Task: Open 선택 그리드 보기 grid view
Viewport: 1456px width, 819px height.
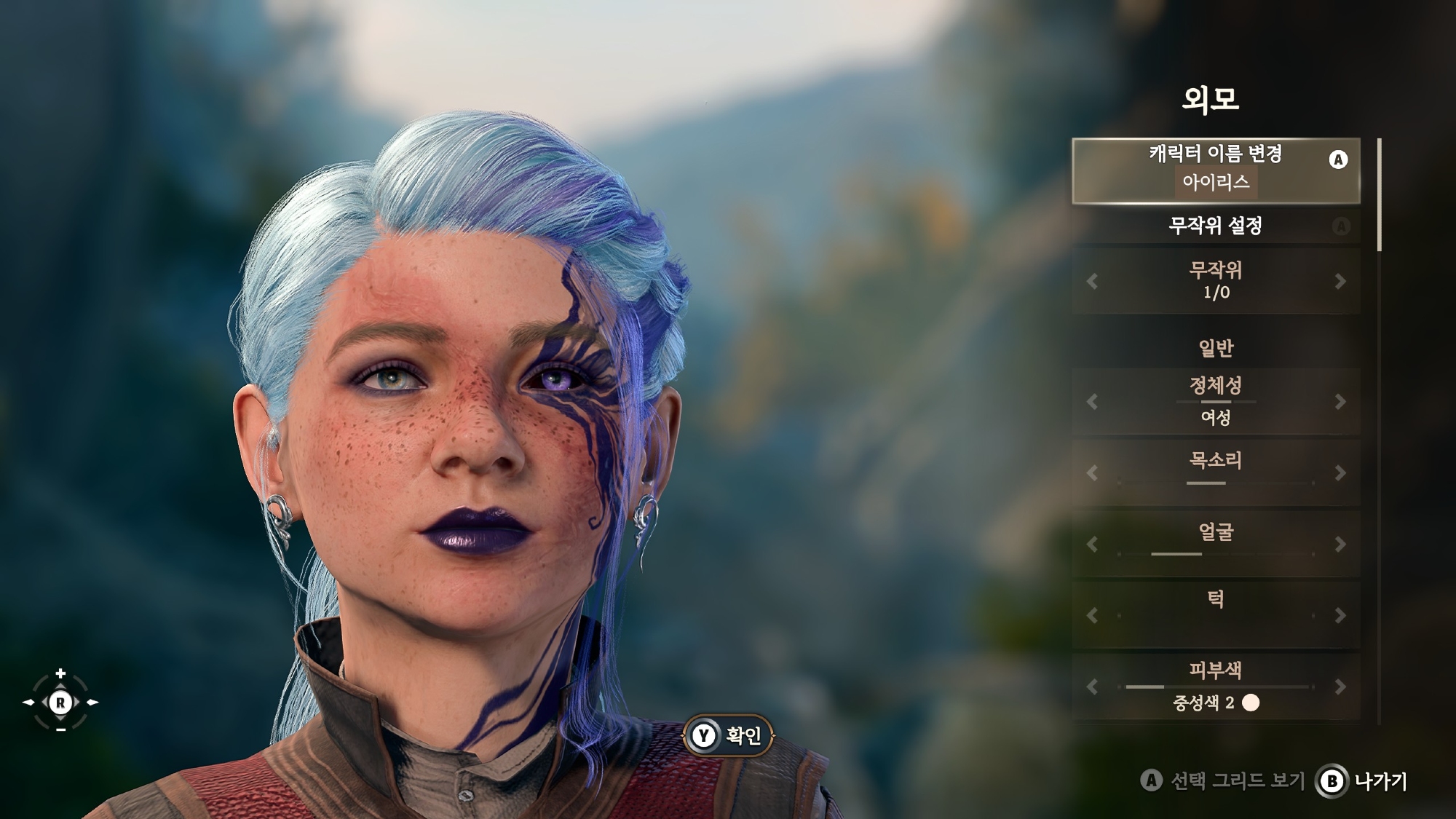Action: click(x=1223, y=781)
